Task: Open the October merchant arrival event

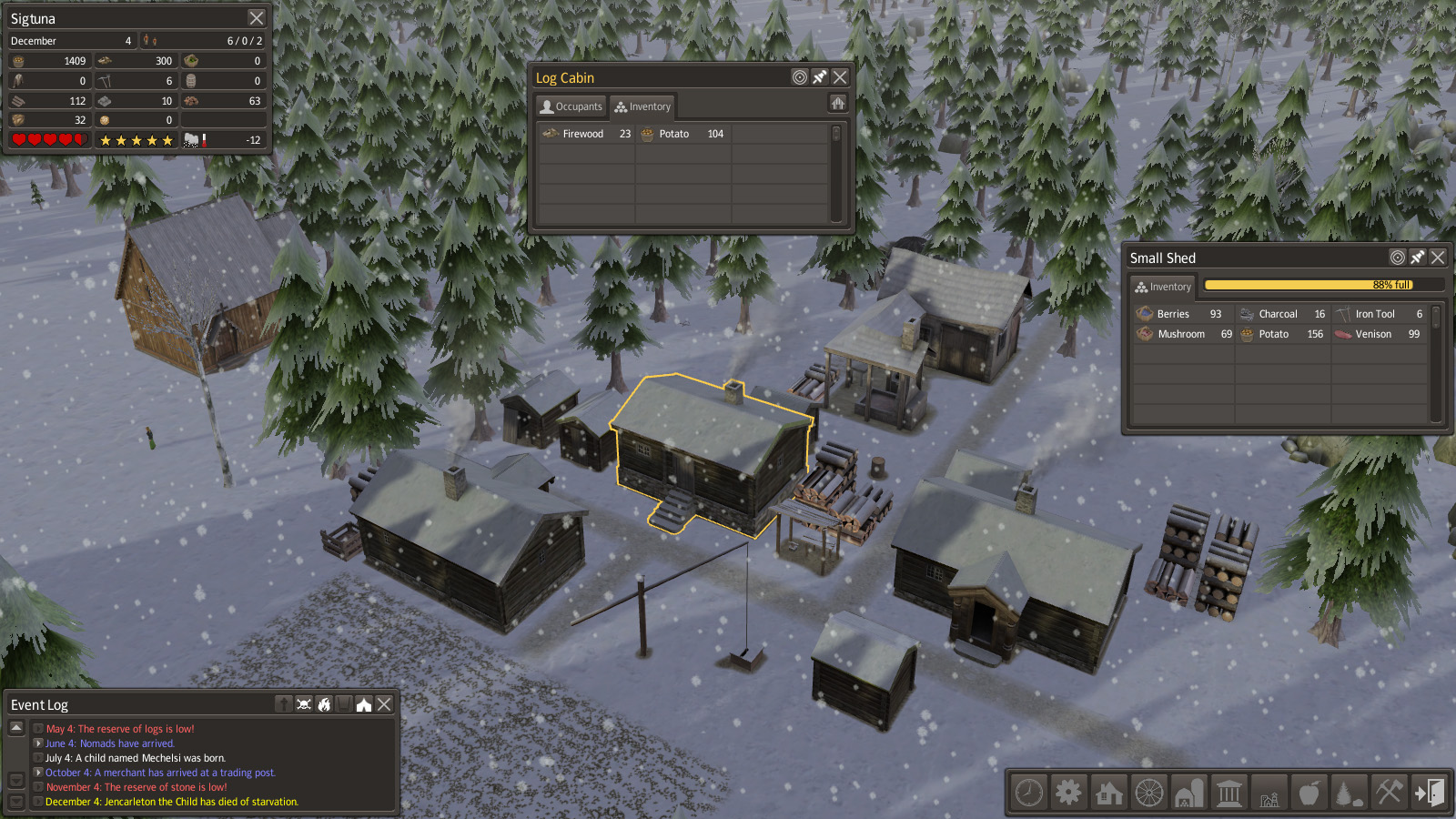Action: click(x=38, y=773)
